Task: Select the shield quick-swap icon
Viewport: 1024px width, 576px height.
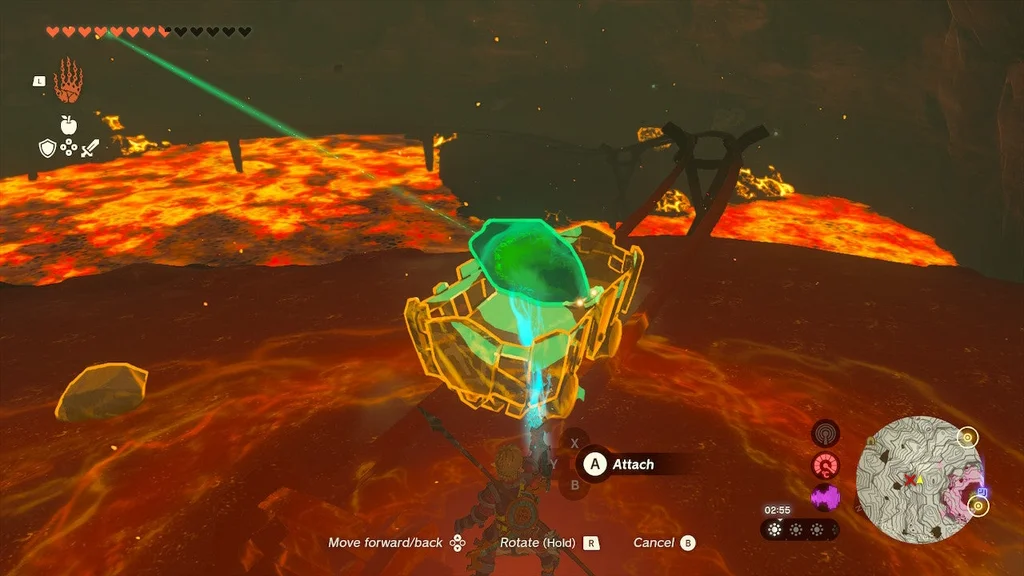Action: 46,149
